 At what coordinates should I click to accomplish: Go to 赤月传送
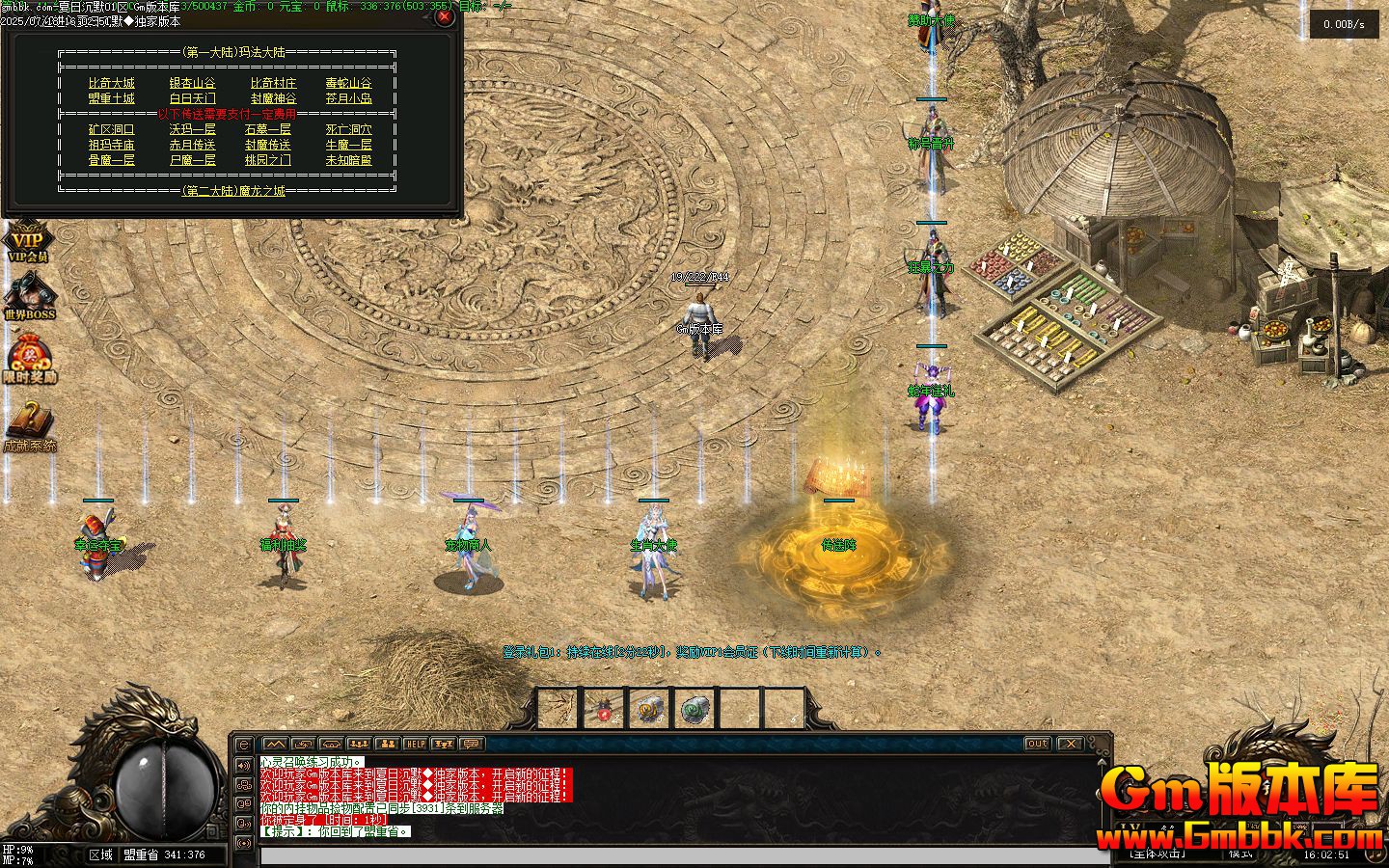click(x=192, y=145)
